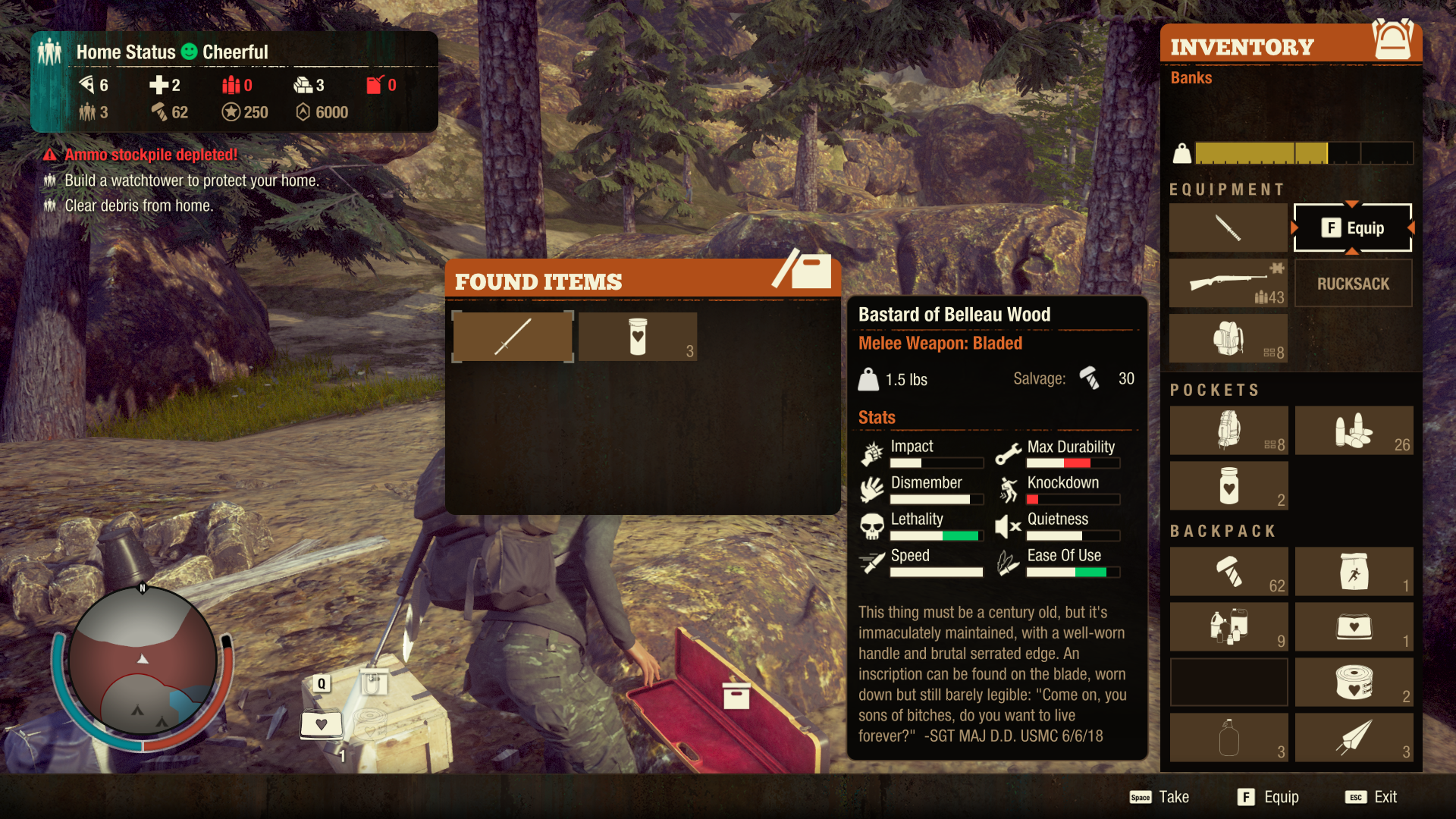Select the running-figure bag item in Backpack
The image size is (1456, 819).
(x=1354, y=572)
